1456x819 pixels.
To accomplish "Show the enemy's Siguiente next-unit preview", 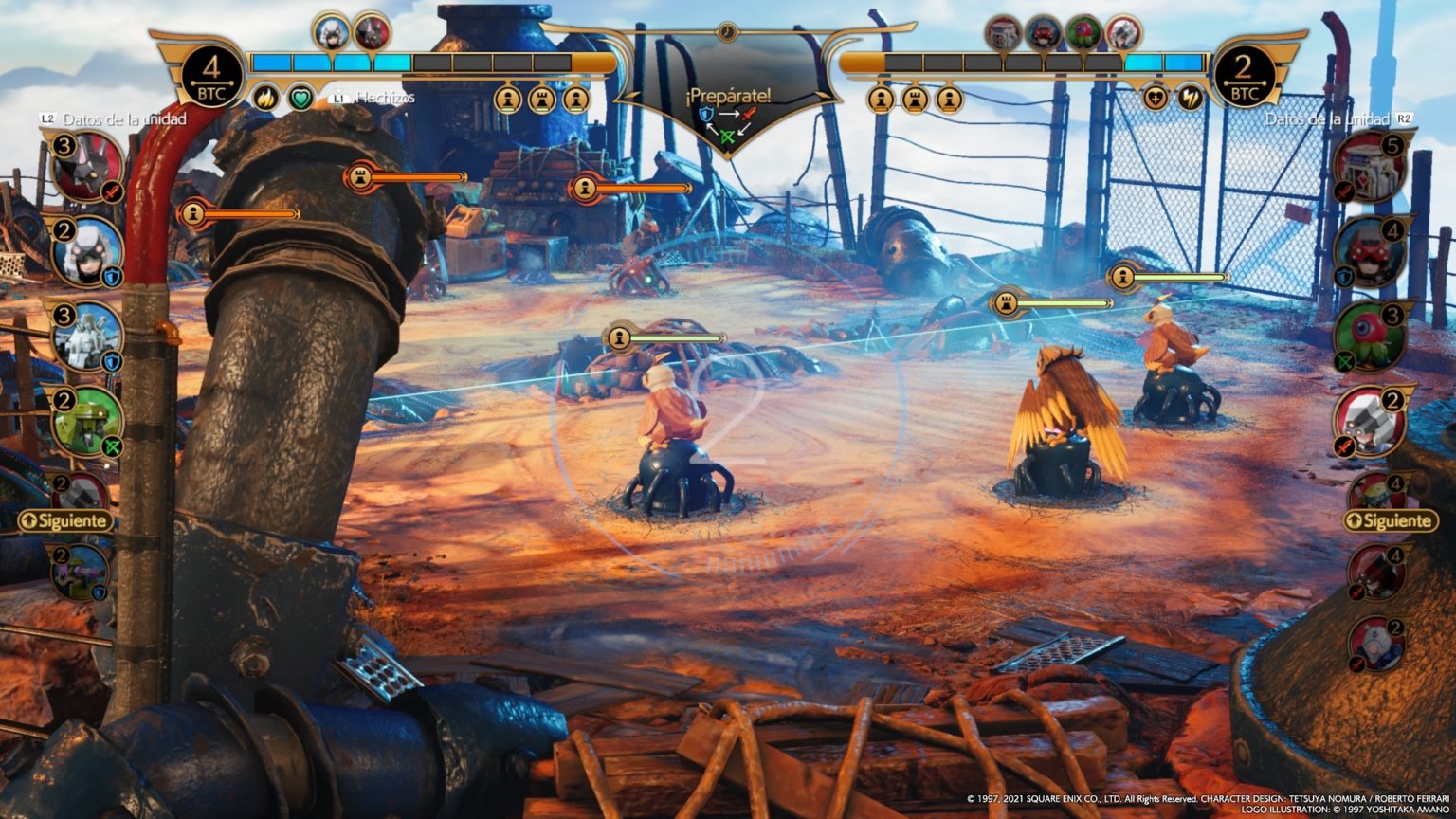I will [x=1391, y=520].
